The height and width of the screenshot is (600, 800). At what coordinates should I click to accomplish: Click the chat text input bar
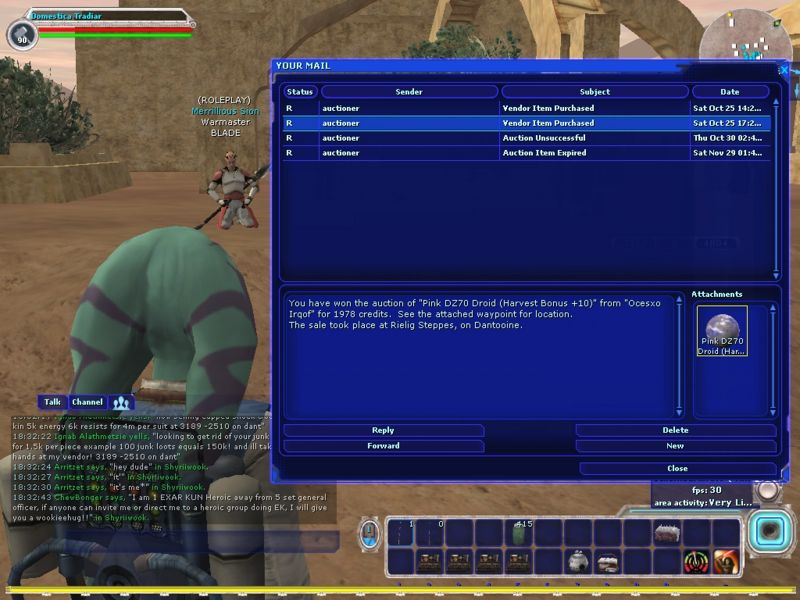click(x=170, y=541)
